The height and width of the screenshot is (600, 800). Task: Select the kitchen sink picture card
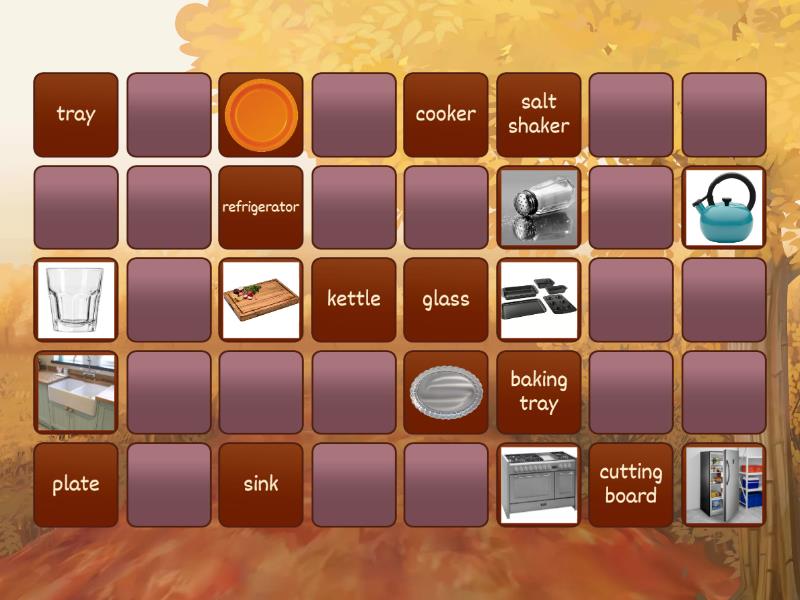click(76, 392)
